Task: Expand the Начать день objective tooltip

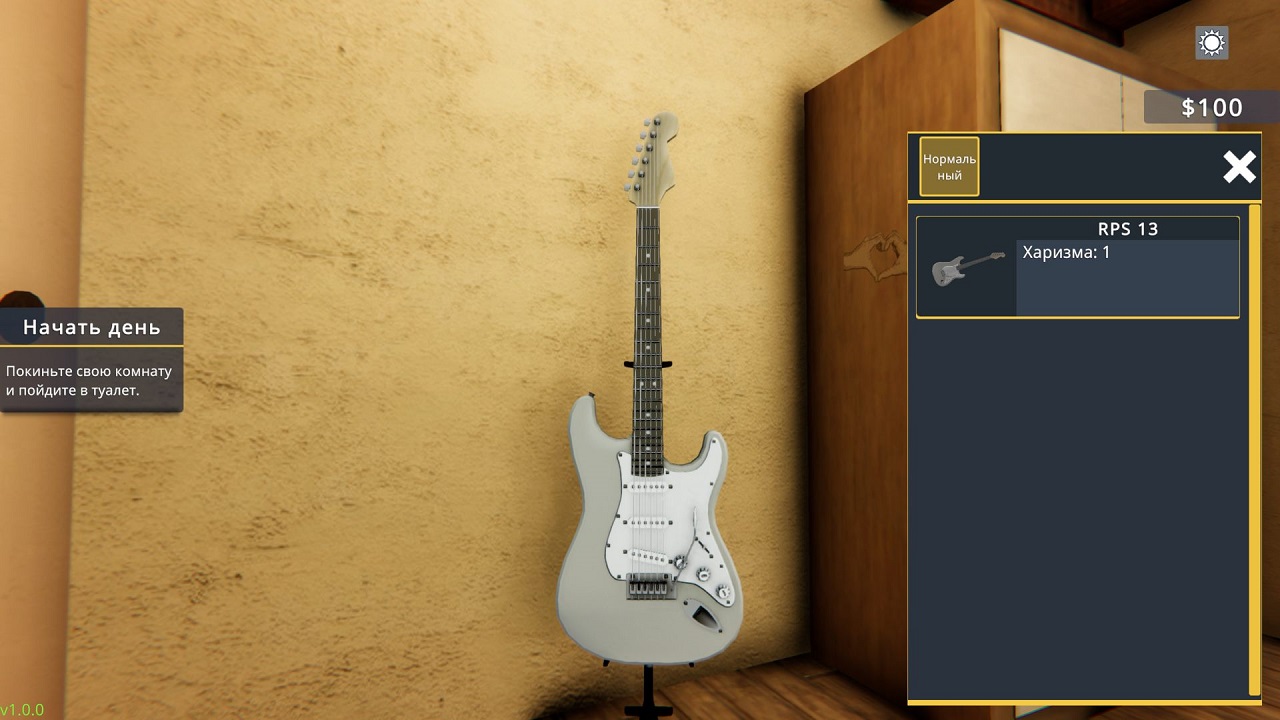Action: point(88,326)
